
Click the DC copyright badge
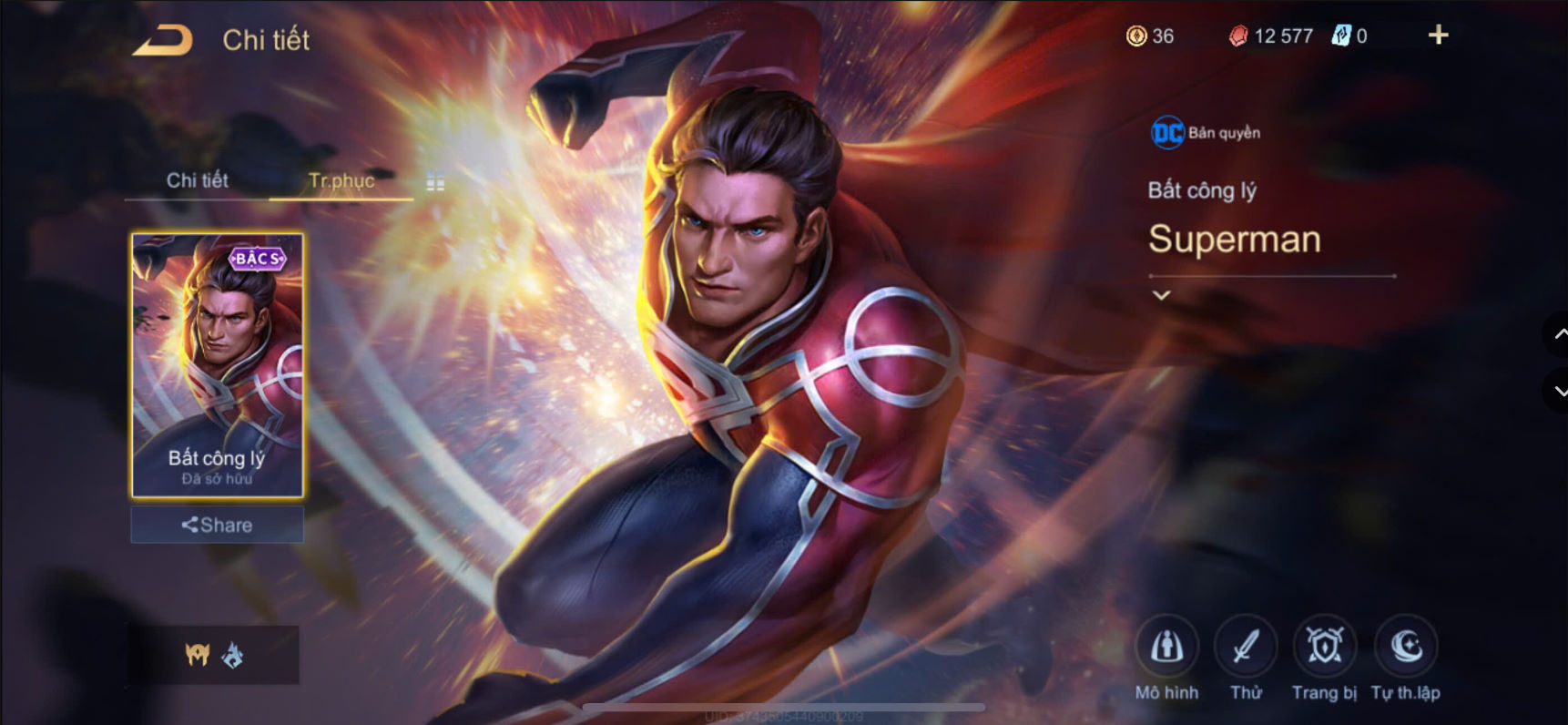1166,131
